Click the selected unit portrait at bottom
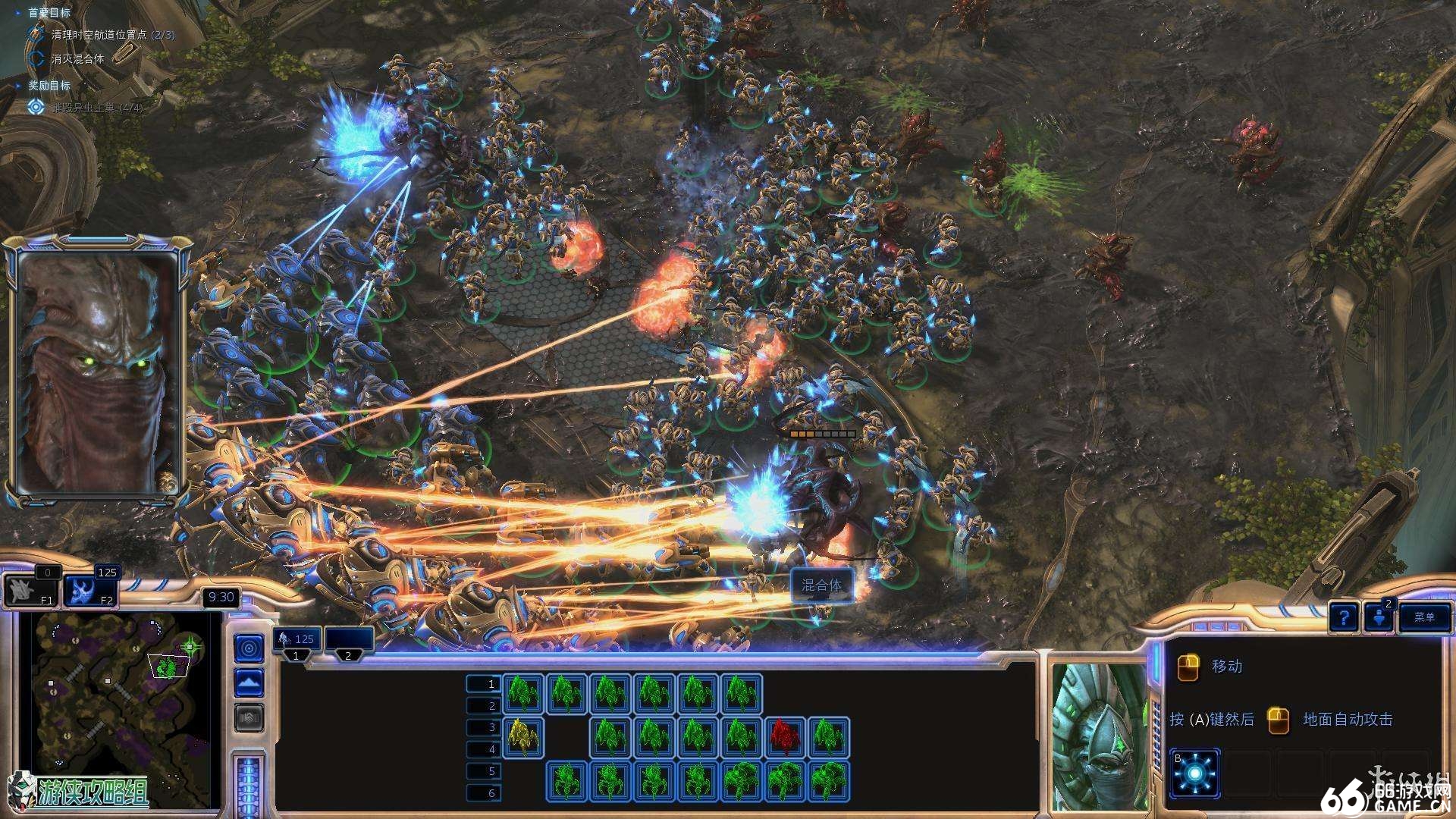 [x=1098, y=736]
